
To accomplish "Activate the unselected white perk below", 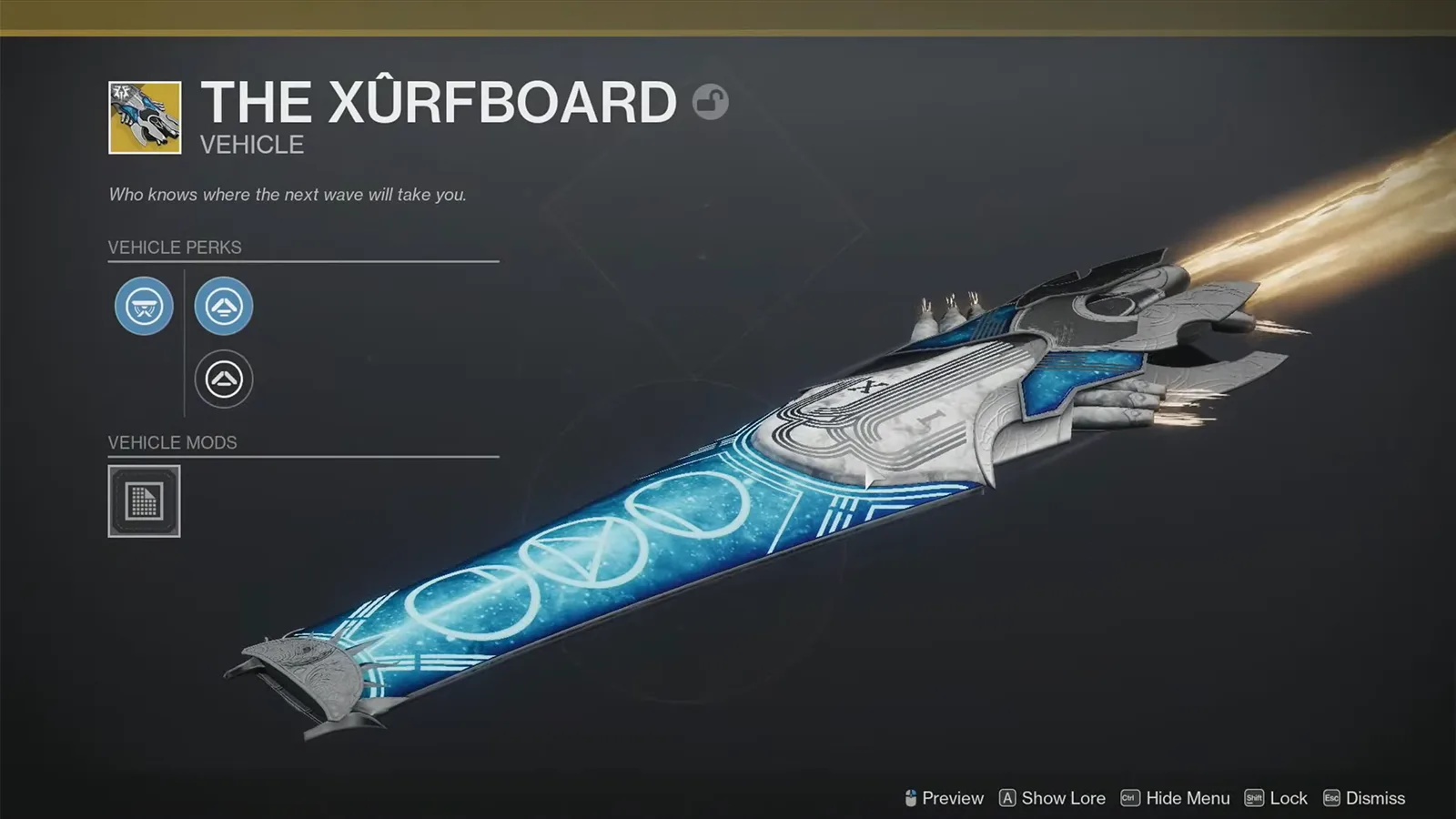I will pyautogui.click(x=224, y=379).
